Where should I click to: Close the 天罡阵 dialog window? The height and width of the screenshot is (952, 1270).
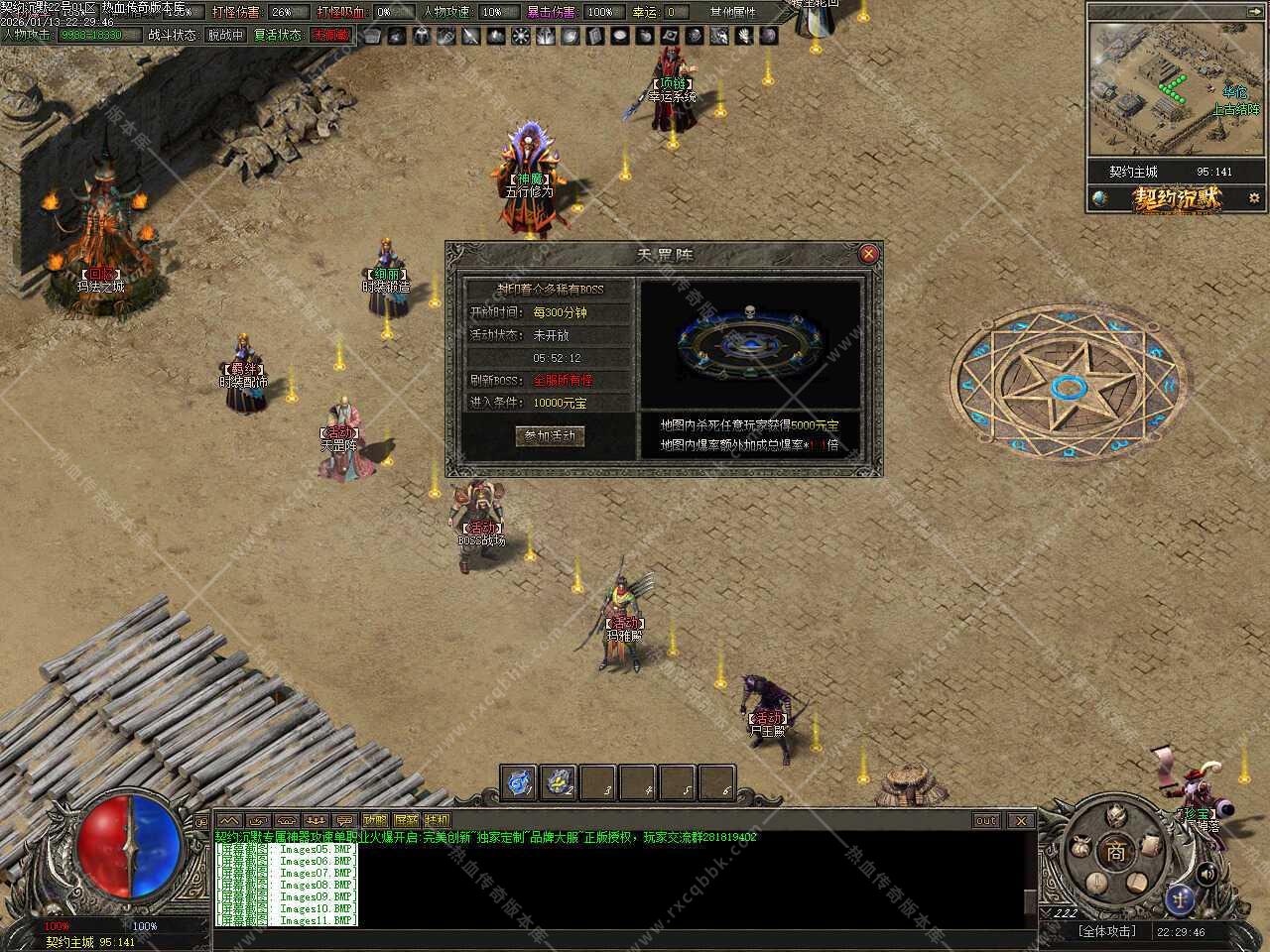[x=868, y=254]
